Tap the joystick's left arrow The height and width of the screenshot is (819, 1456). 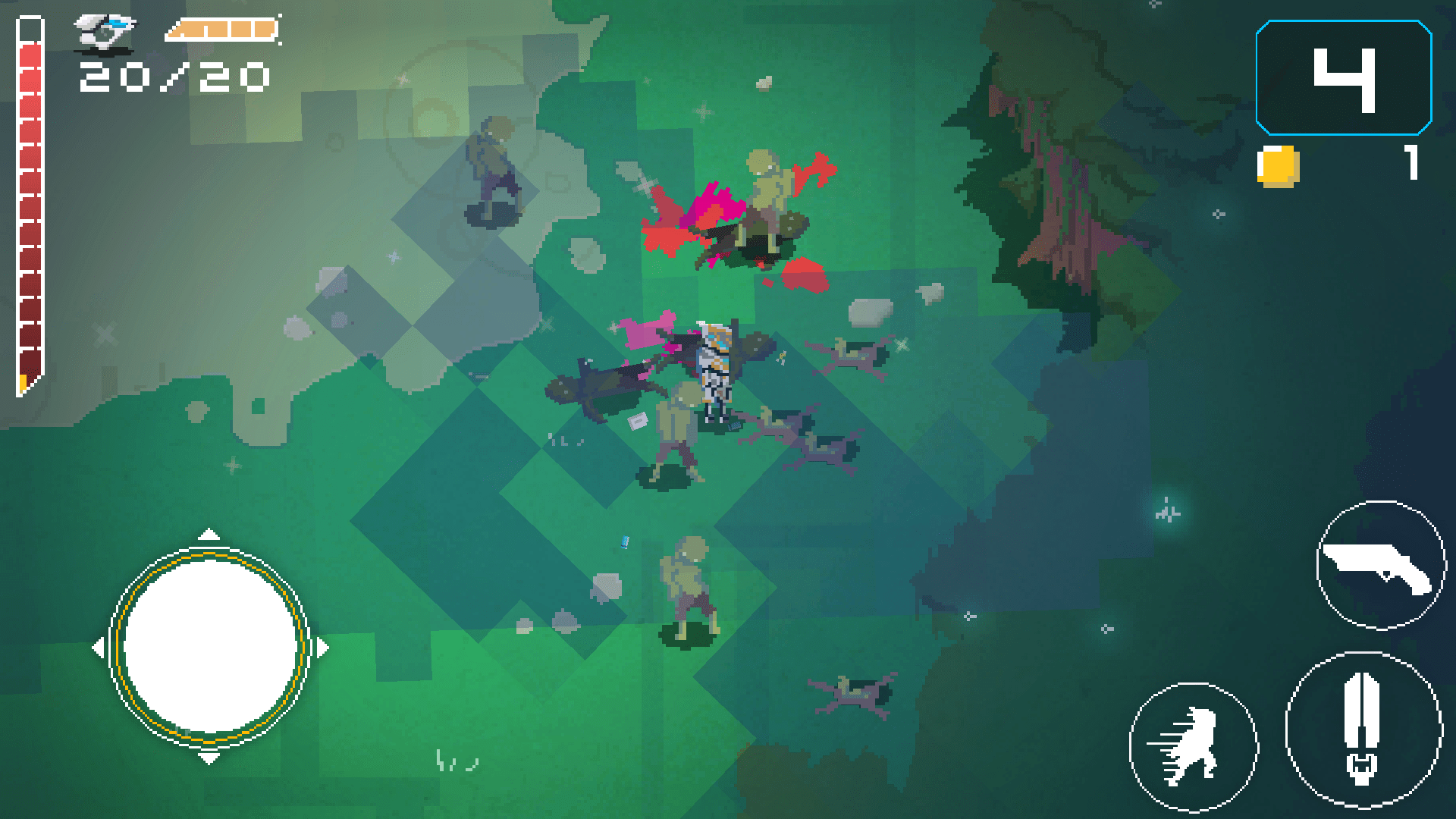click(x=98, y=648)
